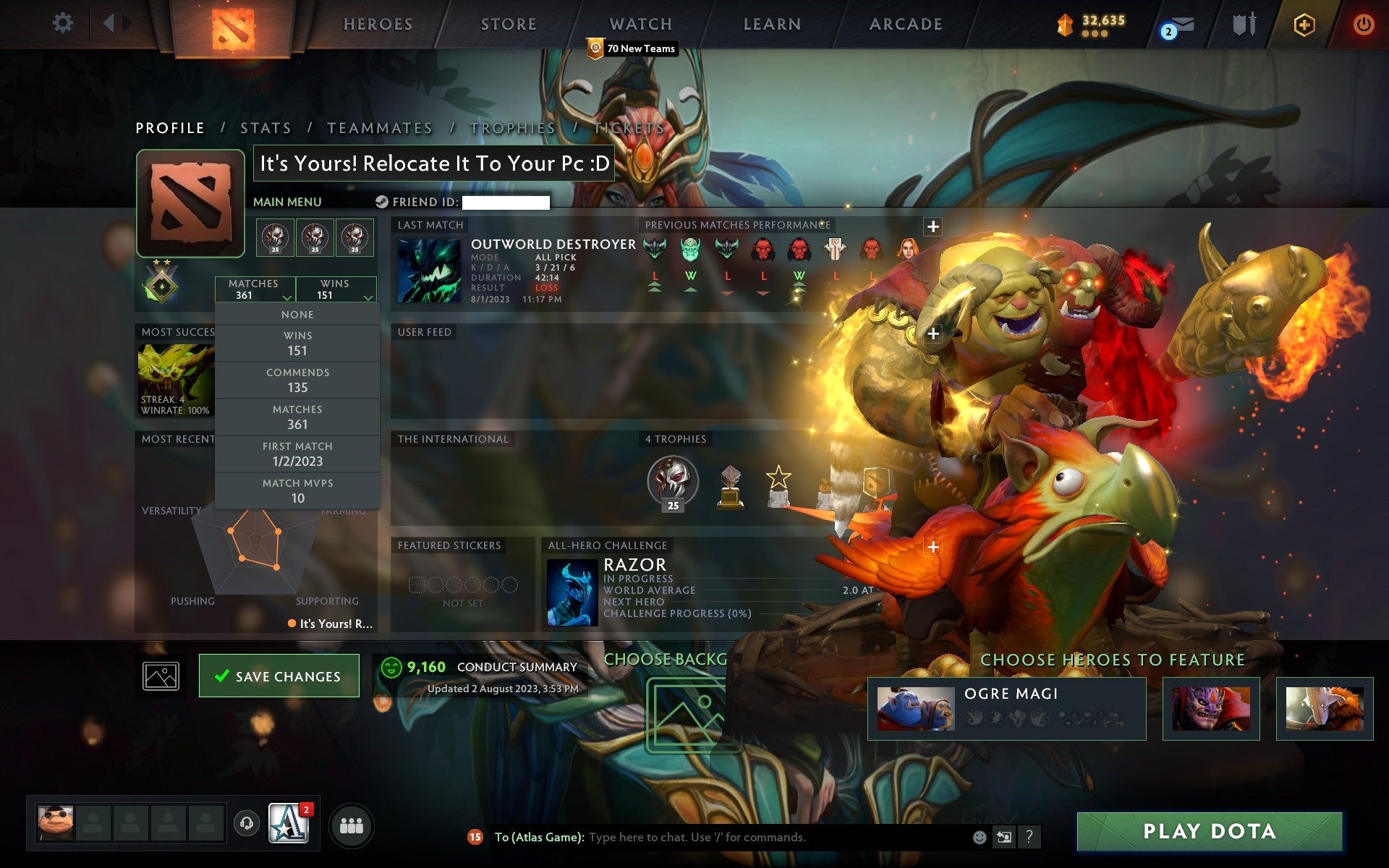Click the Save Changes button
Viewport: 1389px width, 868px height.
pyautogui.click(x=279, y=675)
